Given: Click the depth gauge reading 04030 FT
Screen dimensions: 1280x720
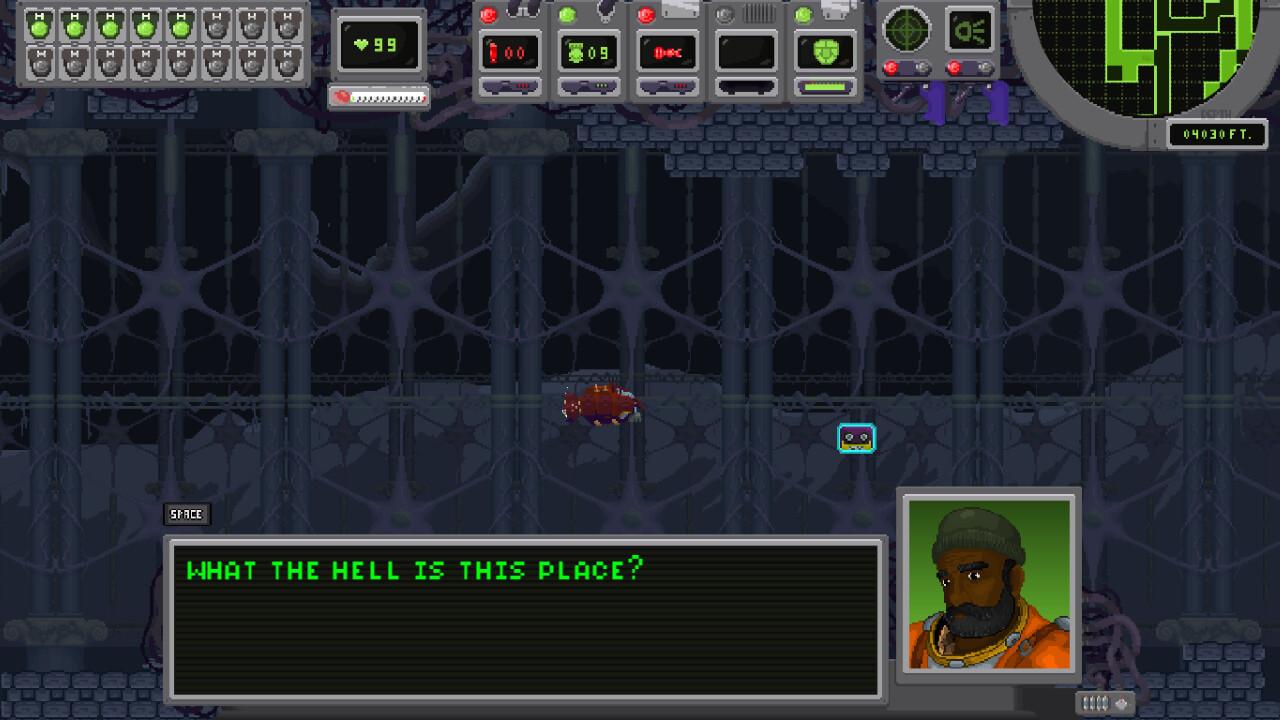Looking at the screenshot, I should tap(1218, 131).
